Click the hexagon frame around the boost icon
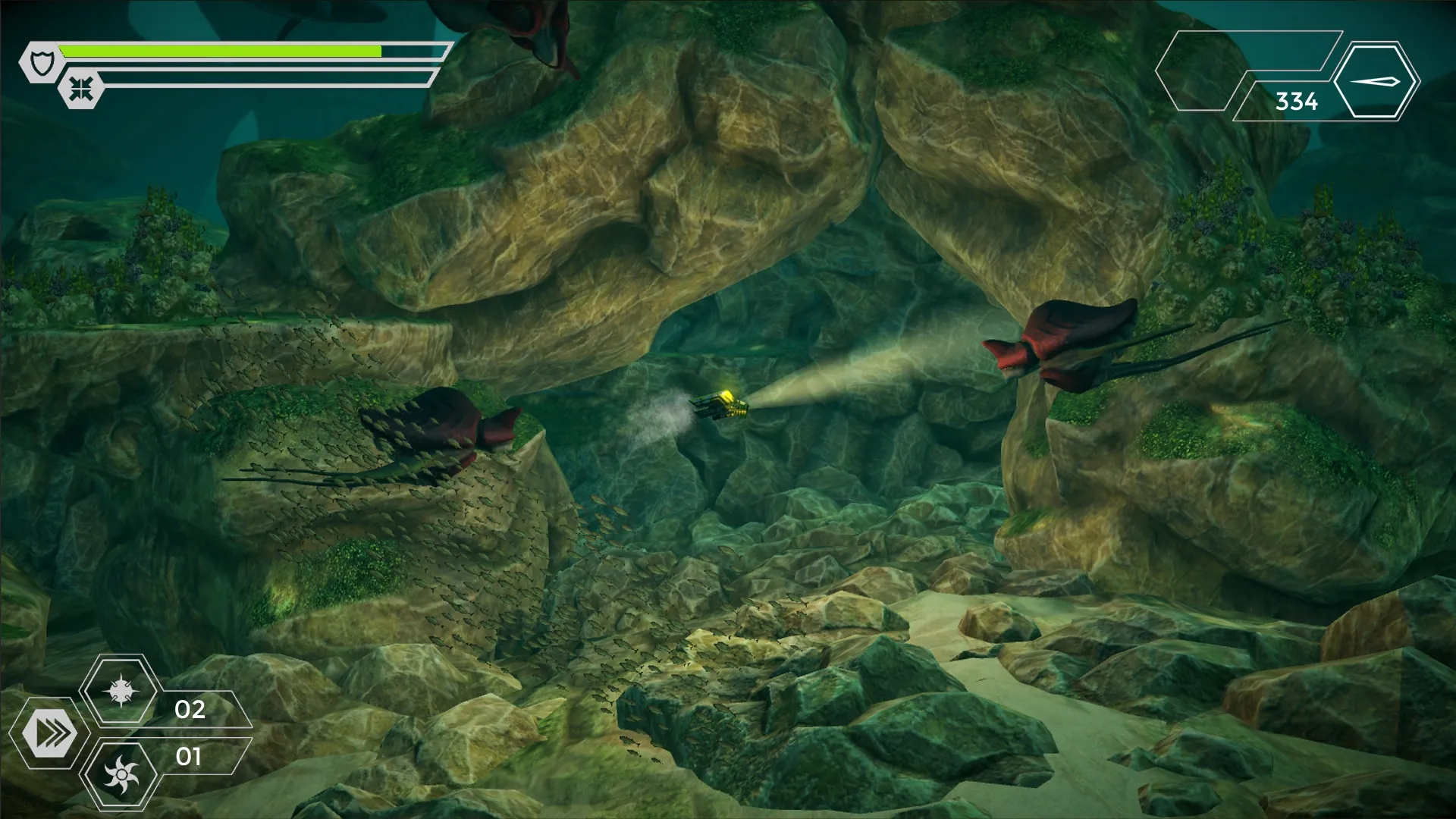Image resolution: width=1456 pixels, height=819 pixels. pos(51,733)
